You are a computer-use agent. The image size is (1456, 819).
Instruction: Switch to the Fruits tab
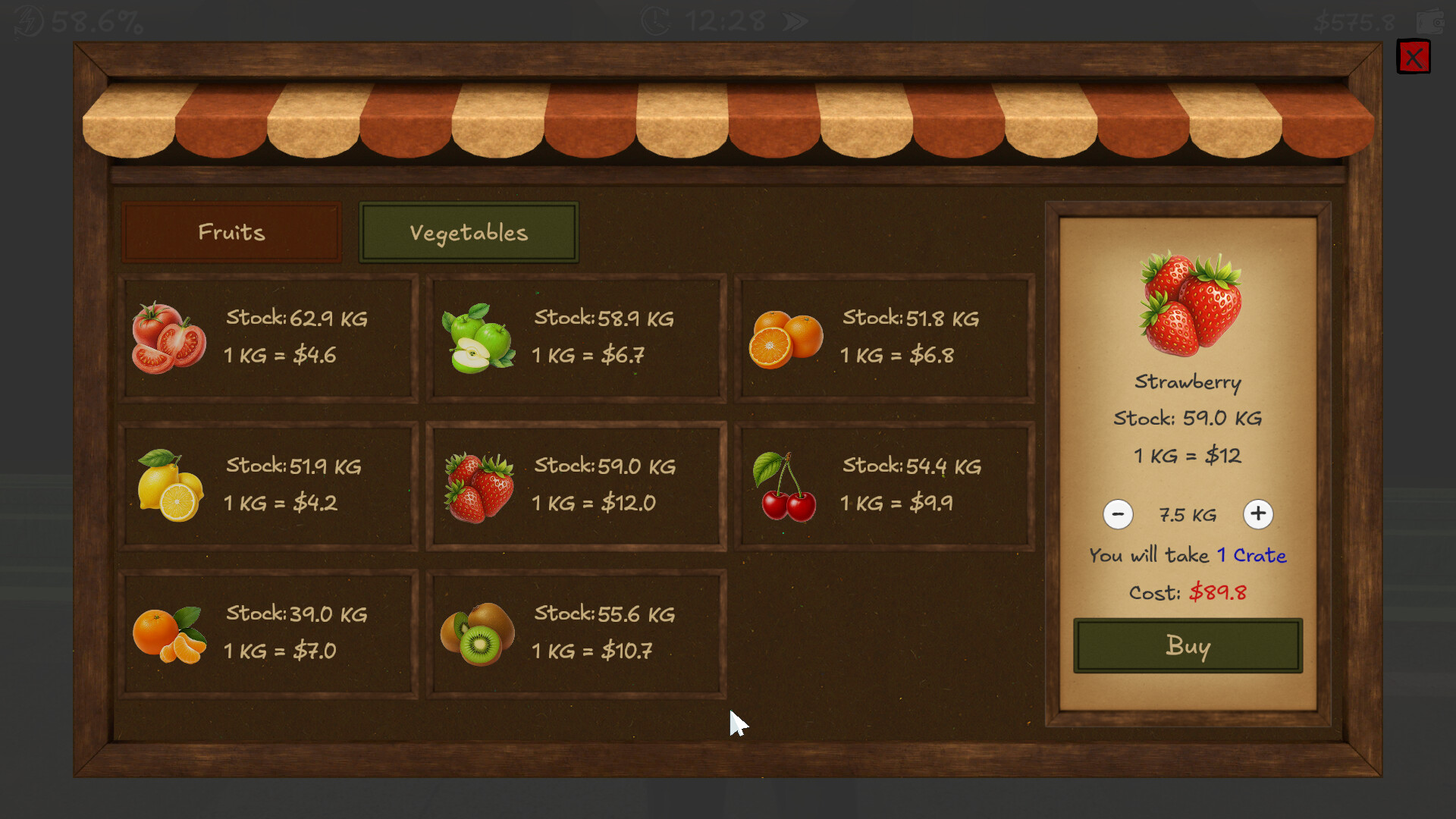pyautogui.click(x=231, y=233)
